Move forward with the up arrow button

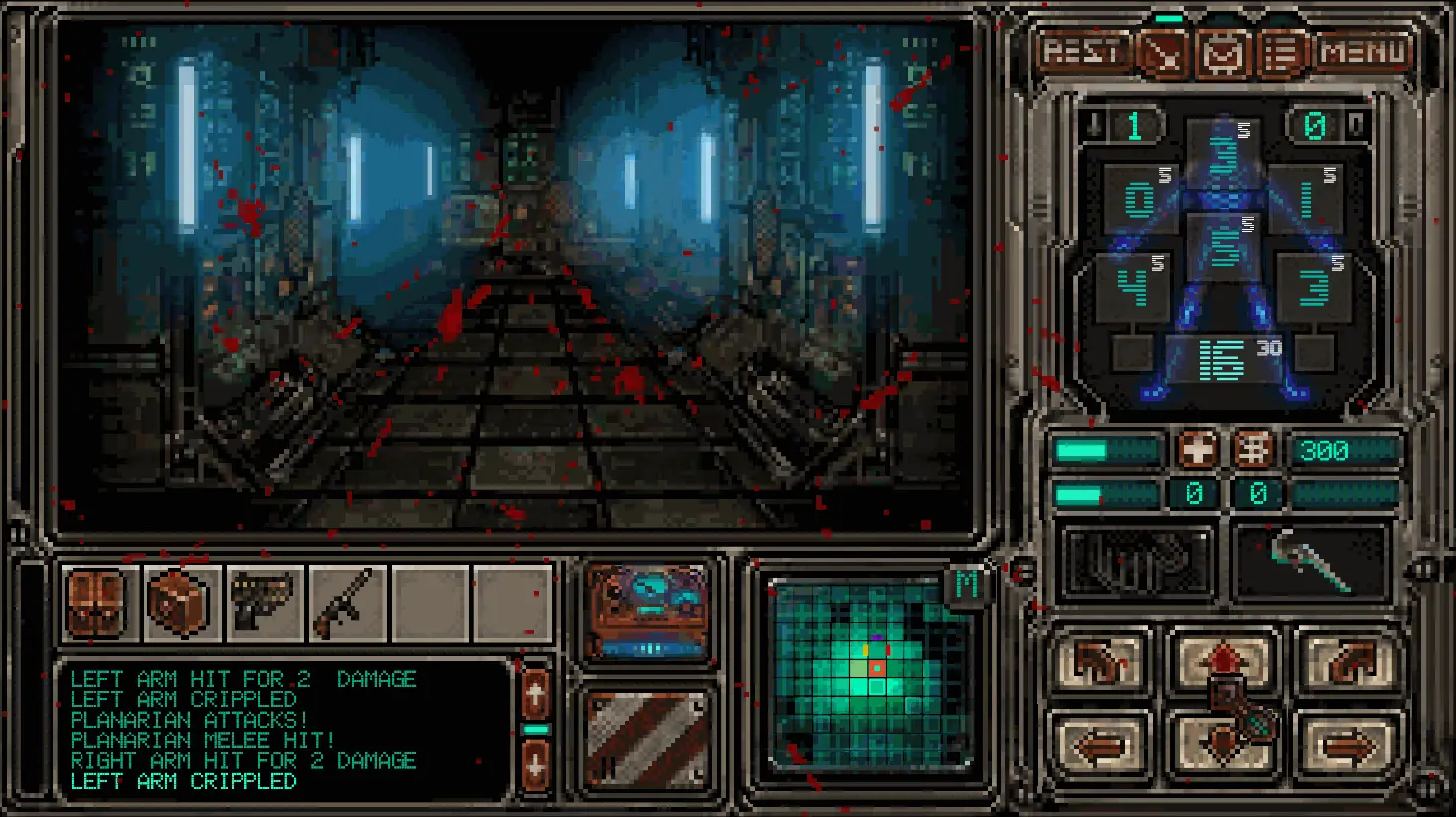pos(1223,659)
